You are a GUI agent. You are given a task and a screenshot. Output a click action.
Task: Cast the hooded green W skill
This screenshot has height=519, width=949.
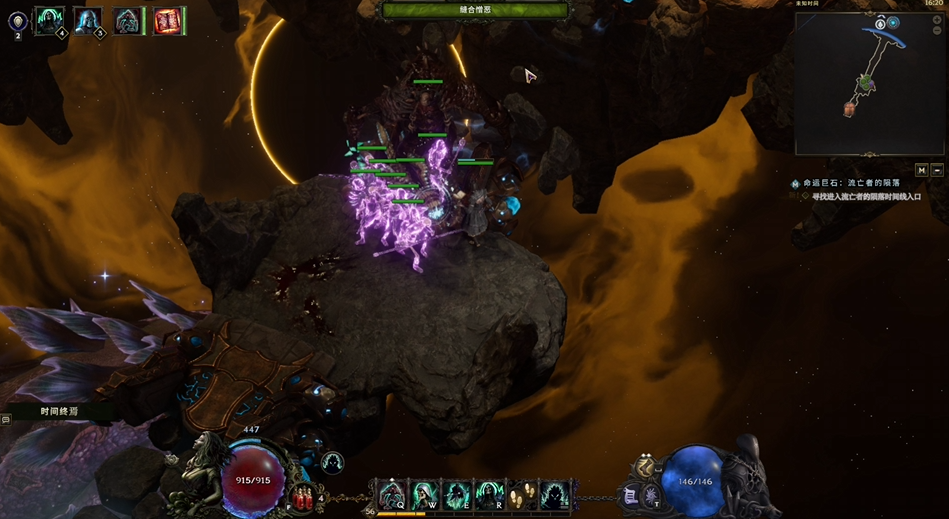[x=425, y=495]
